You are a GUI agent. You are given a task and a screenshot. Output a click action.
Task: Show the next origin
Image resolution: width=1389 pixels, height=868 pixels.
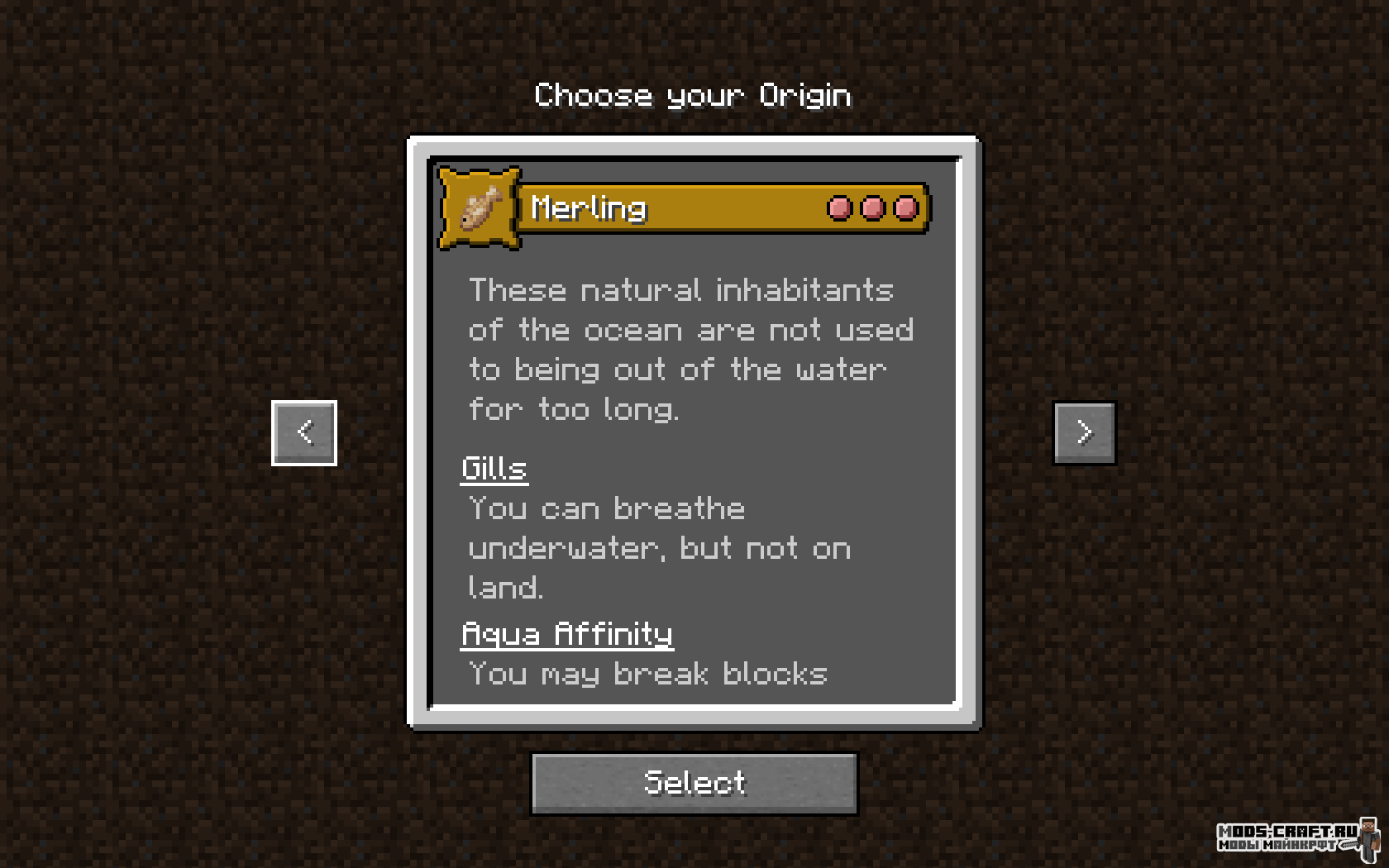point(1084,432)
